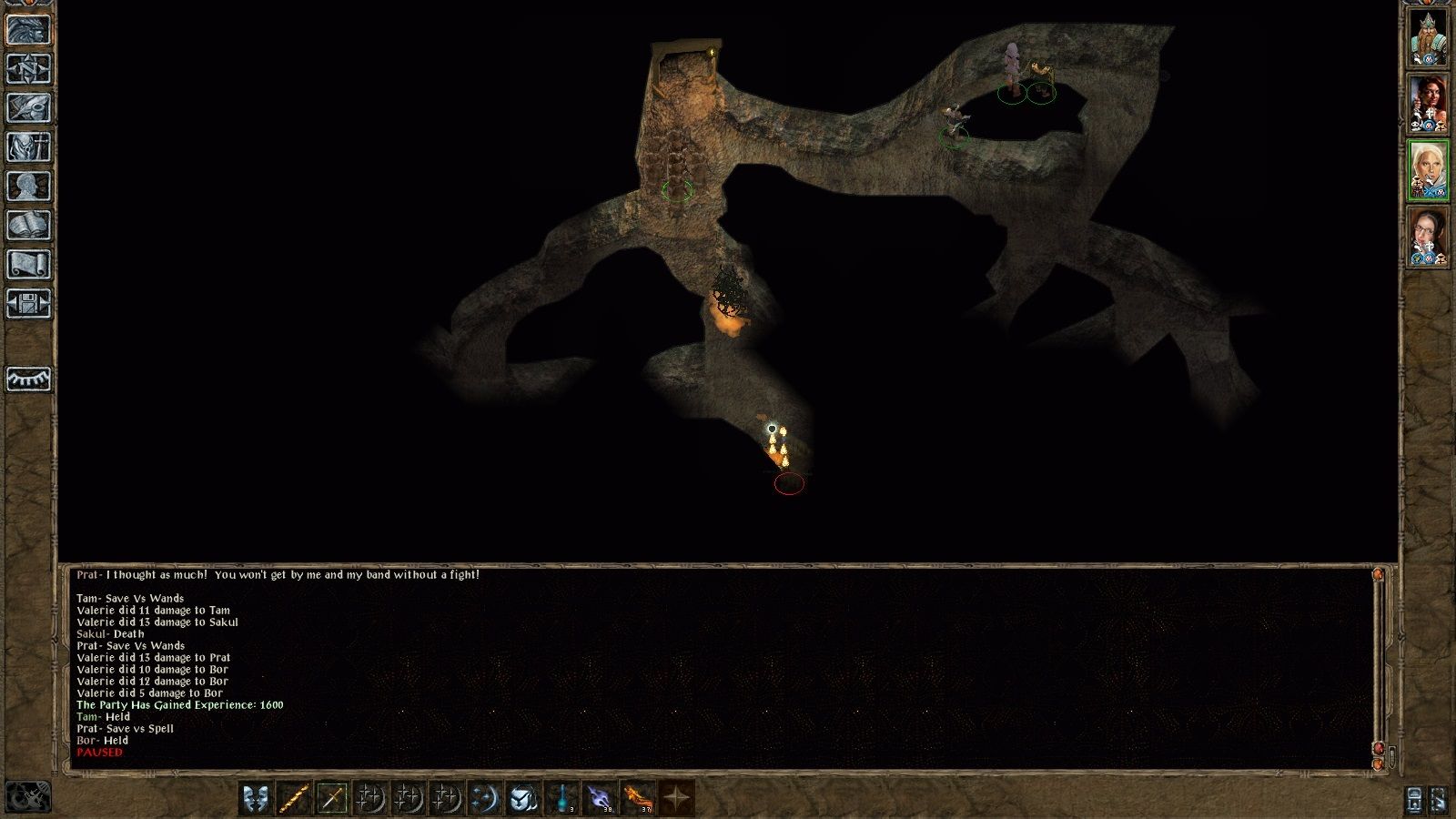Screen dimensions: 1456x819
Task: Select the dwarf character portrait
Action: (x=1428, y=37)
